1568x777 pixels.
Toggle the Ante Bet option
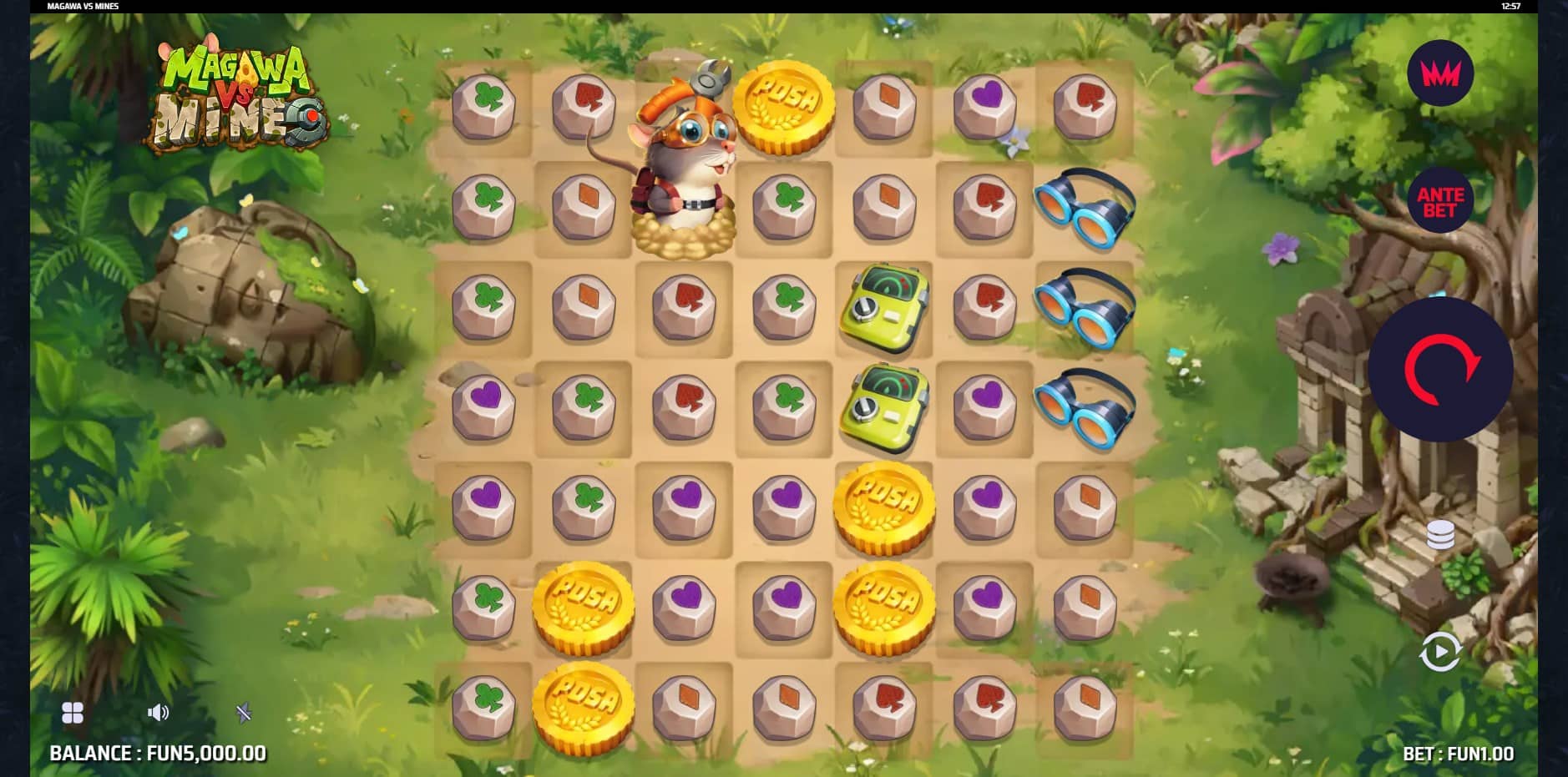[1440, 201]
